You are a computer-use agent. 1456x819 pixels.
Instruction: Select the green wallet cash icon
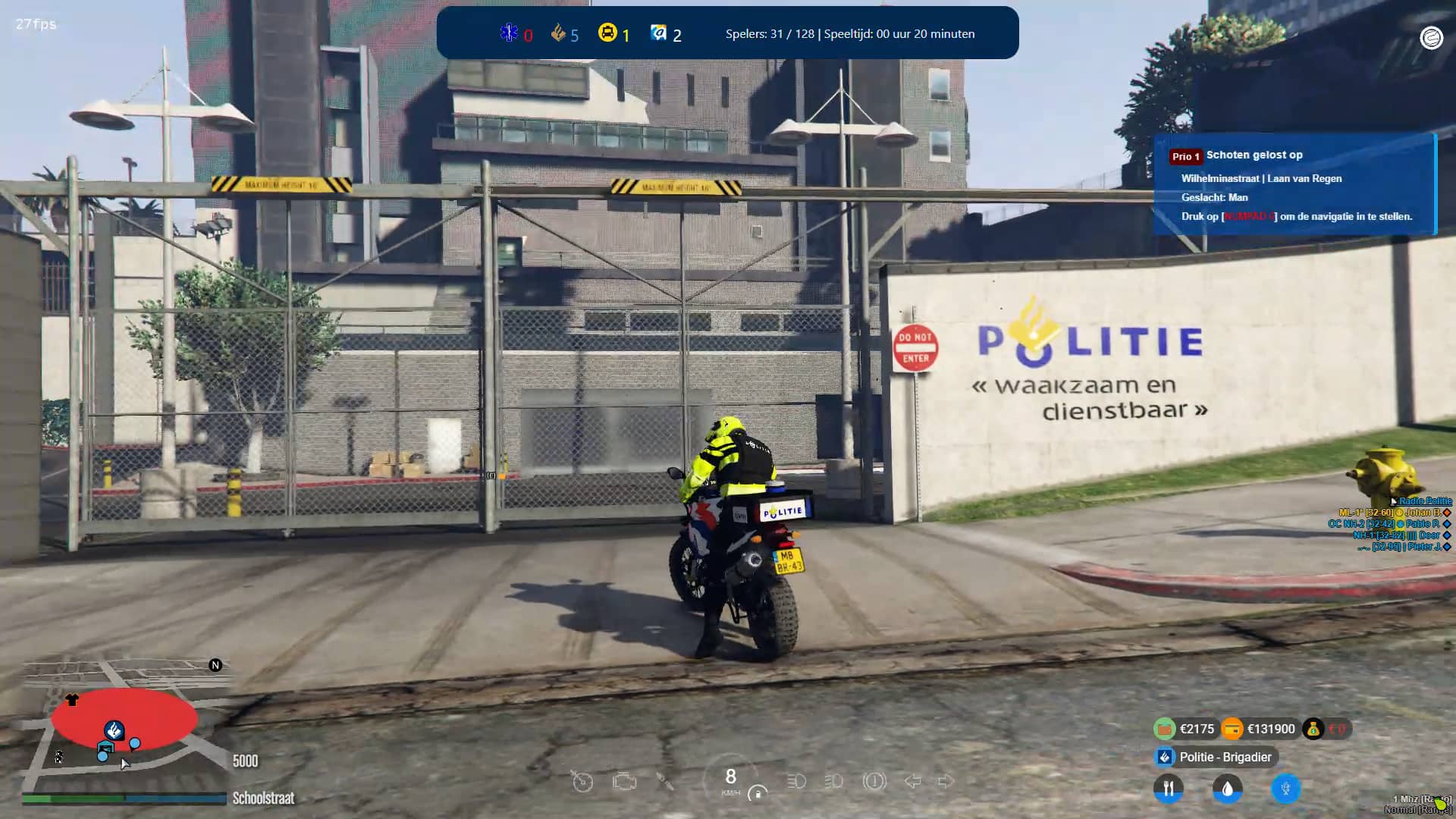click(1164, 729)
